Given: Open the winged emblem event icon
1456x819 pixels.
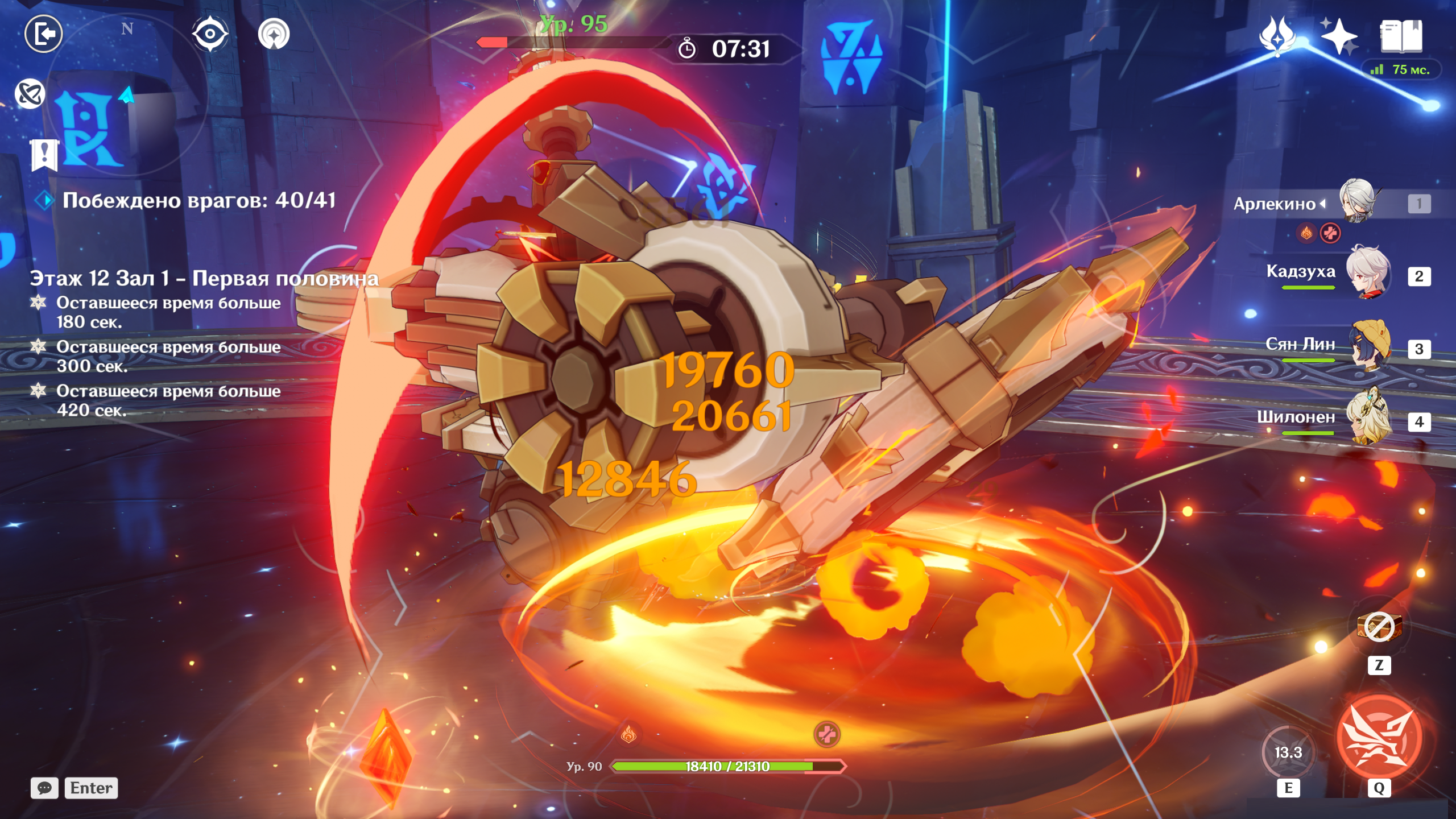Looking at the screenshot, I should tap(1277, 36).
